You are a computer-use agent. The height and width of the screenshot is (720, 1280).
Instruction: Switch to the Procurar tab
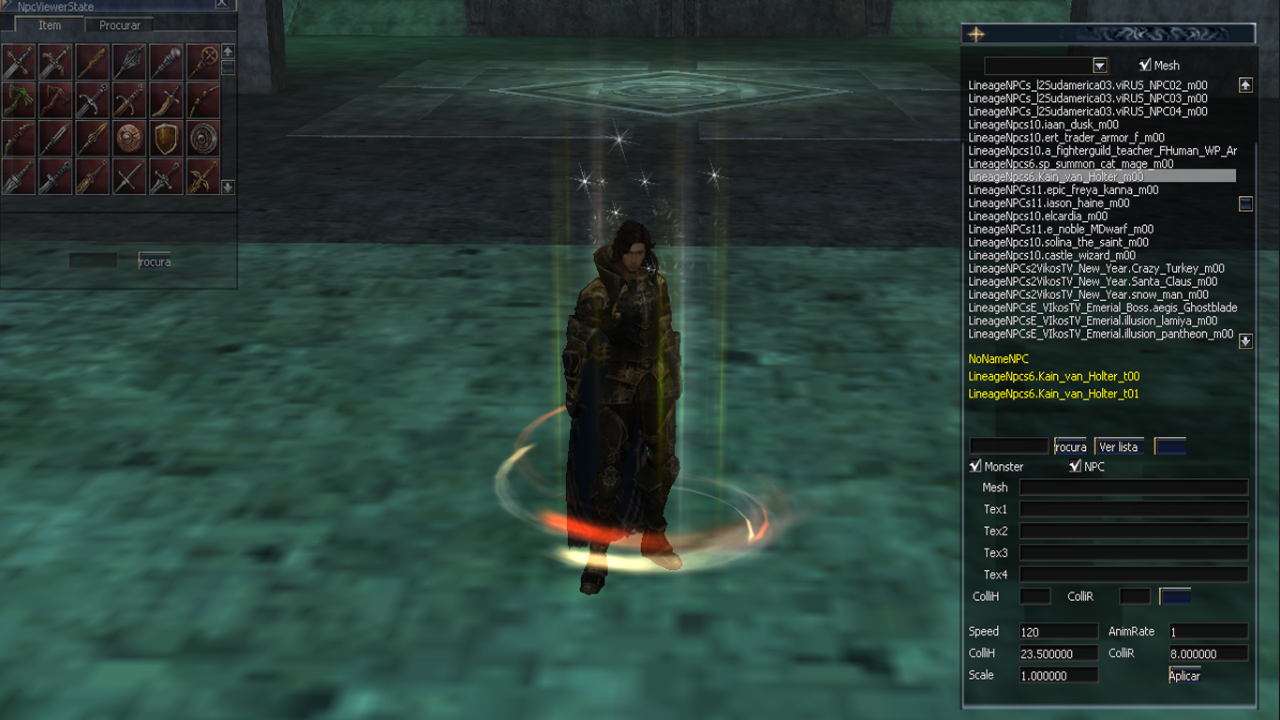pyautogui.click(x=119, y=25)
